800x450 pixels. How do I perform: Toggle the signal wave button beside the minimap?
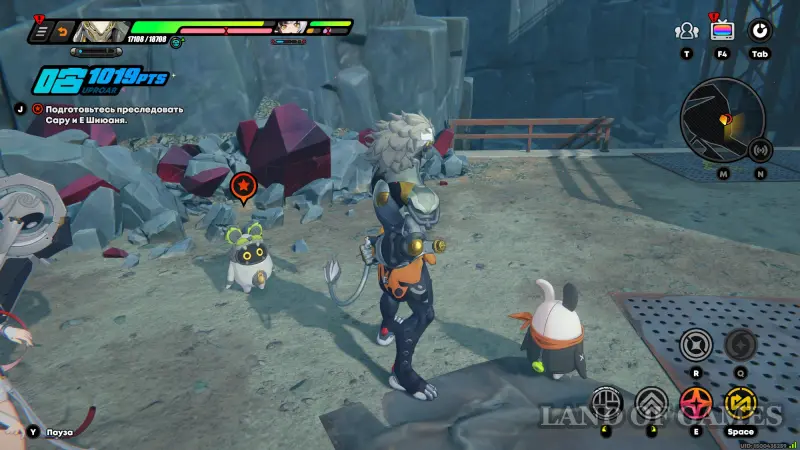coord(760,151)
